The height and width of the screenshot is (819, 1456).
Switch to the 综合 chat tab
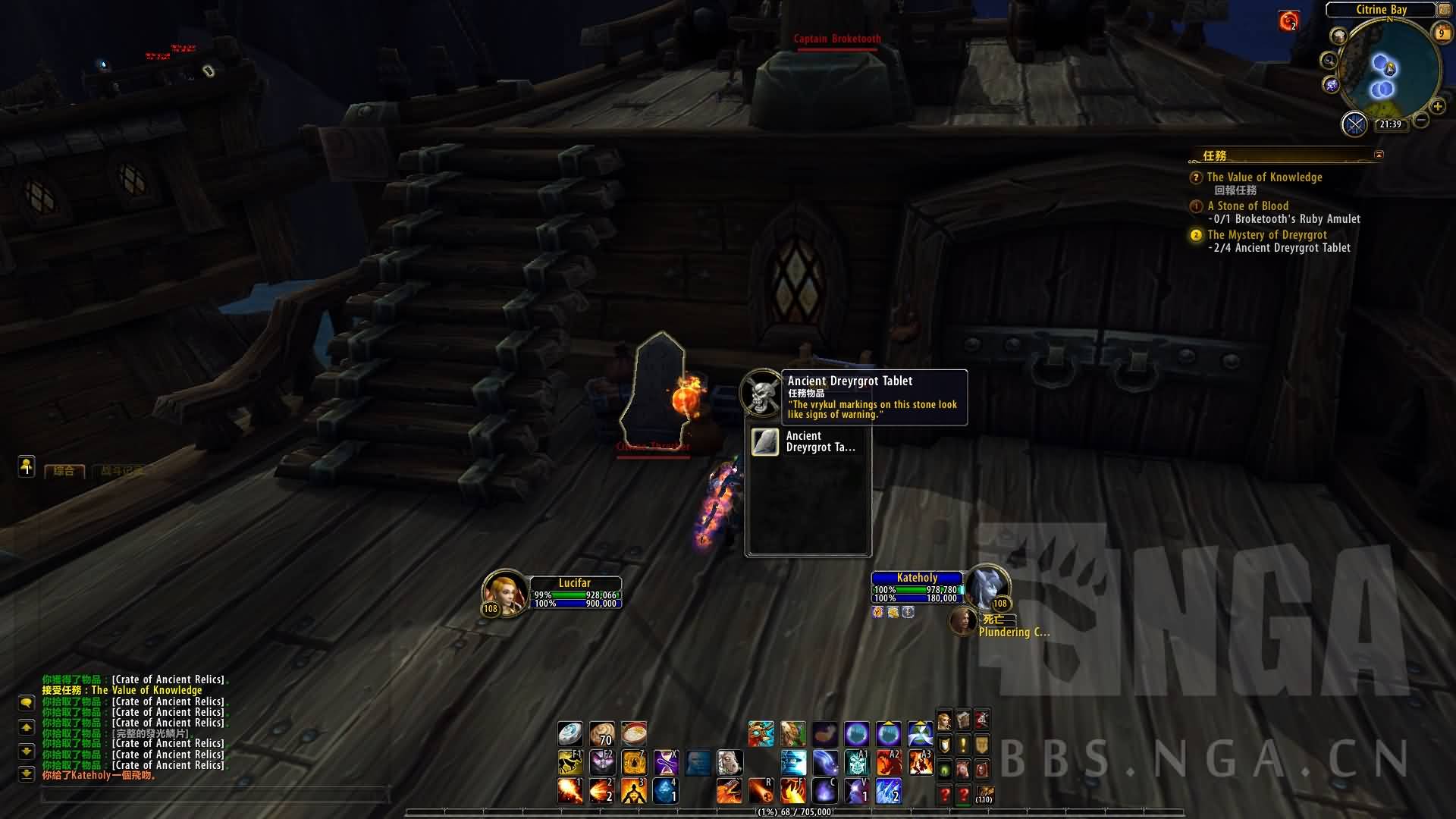pos(64,471)
